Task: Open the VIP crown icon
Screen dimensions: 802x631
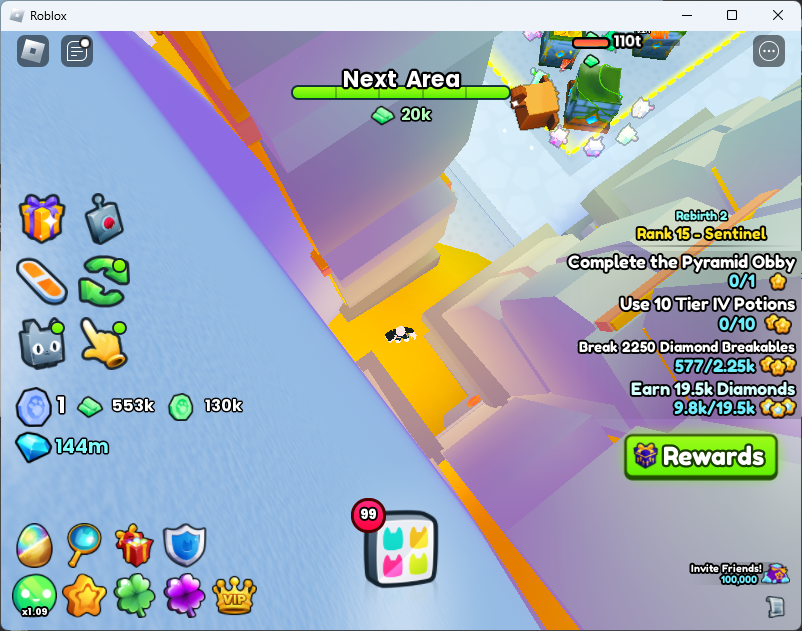Action: coord(234,596)
